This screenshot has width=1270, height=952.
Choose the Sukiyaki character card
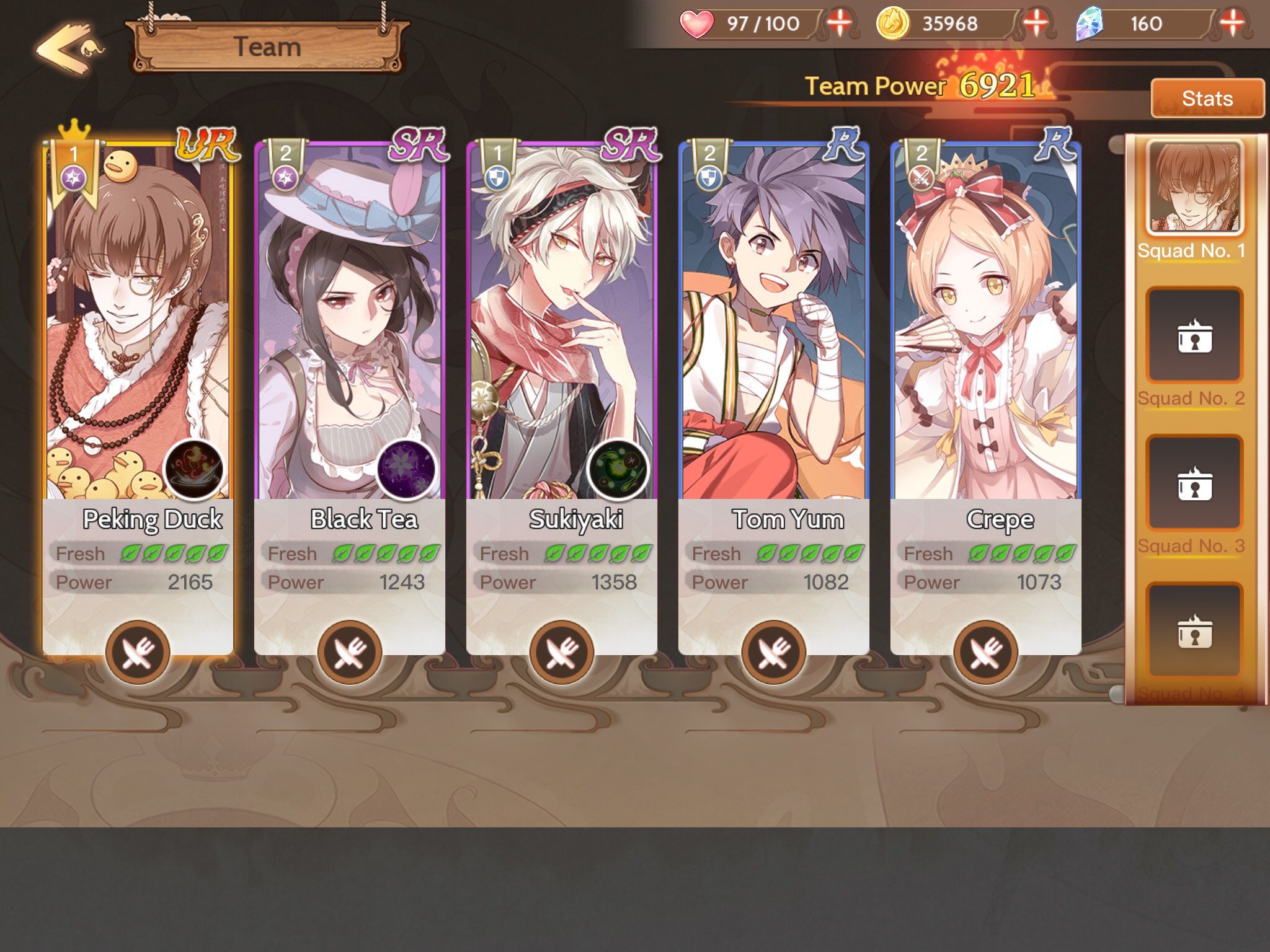tap(562, 322)
